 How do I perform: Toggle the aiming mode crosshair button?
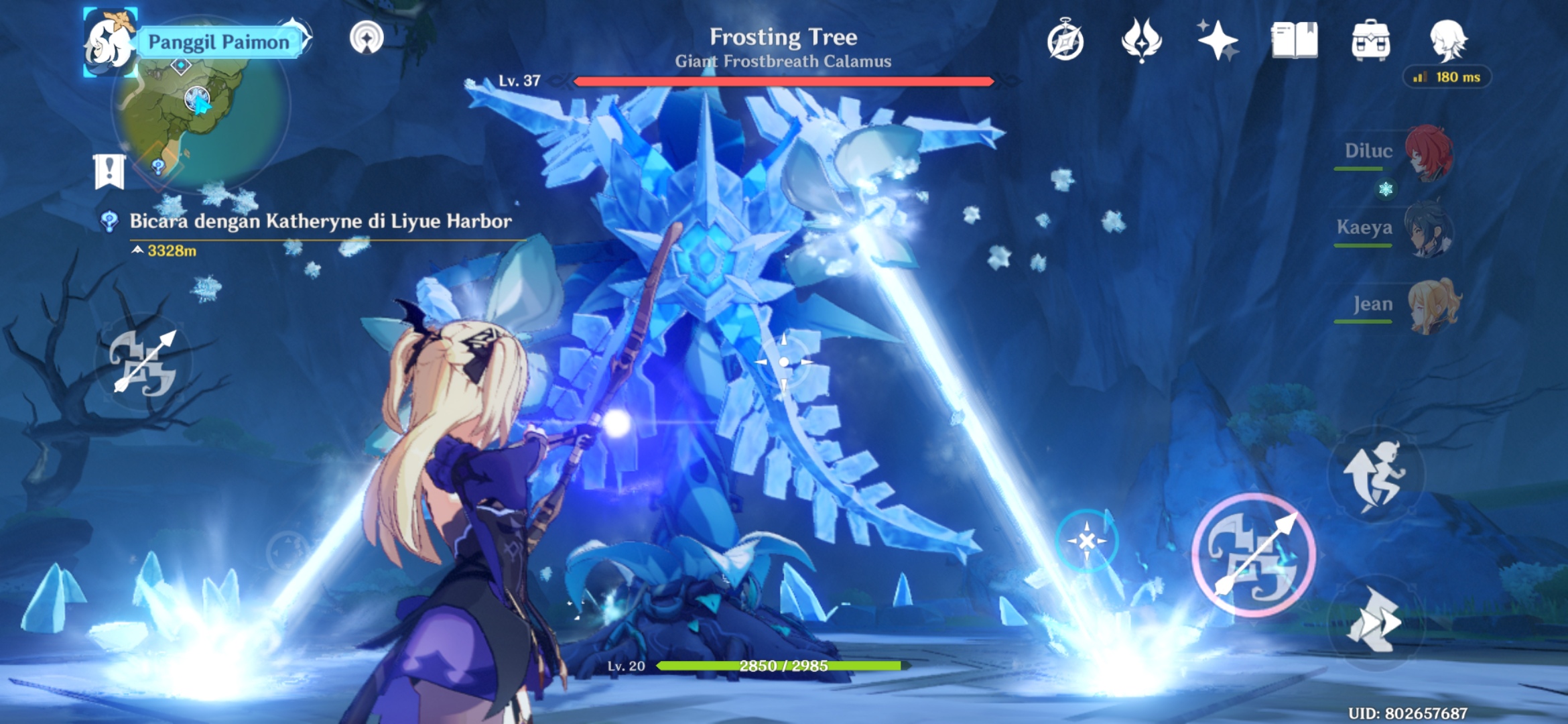click(1086, 540)
